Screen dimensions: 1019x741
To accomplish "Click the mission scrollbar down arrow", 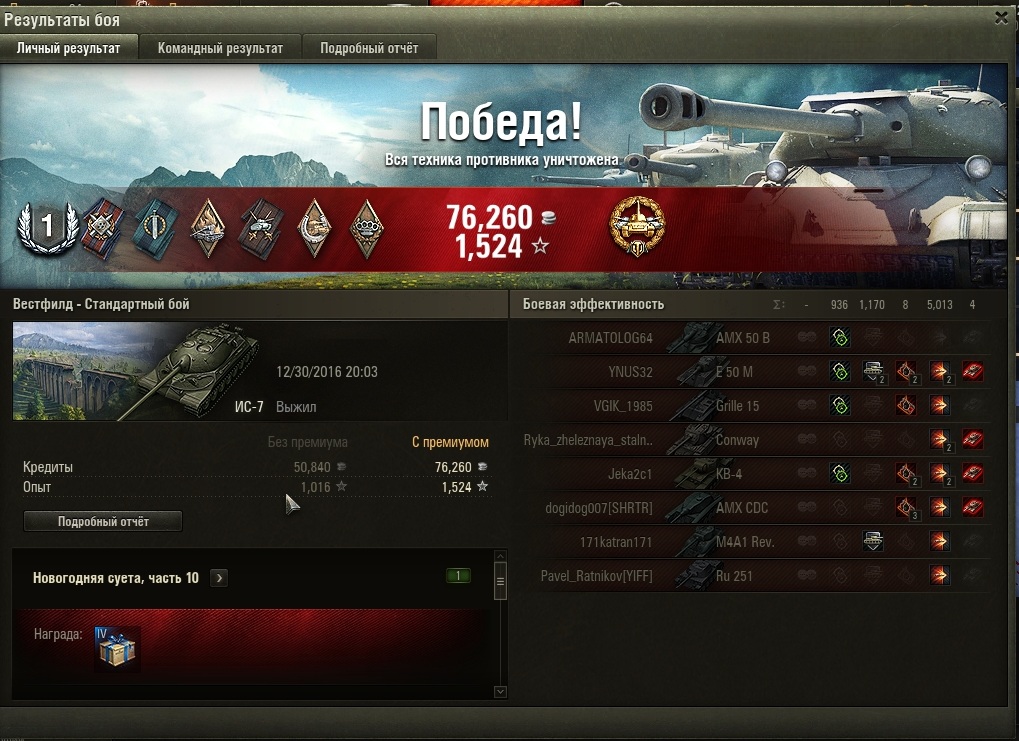I will (500, 691).
